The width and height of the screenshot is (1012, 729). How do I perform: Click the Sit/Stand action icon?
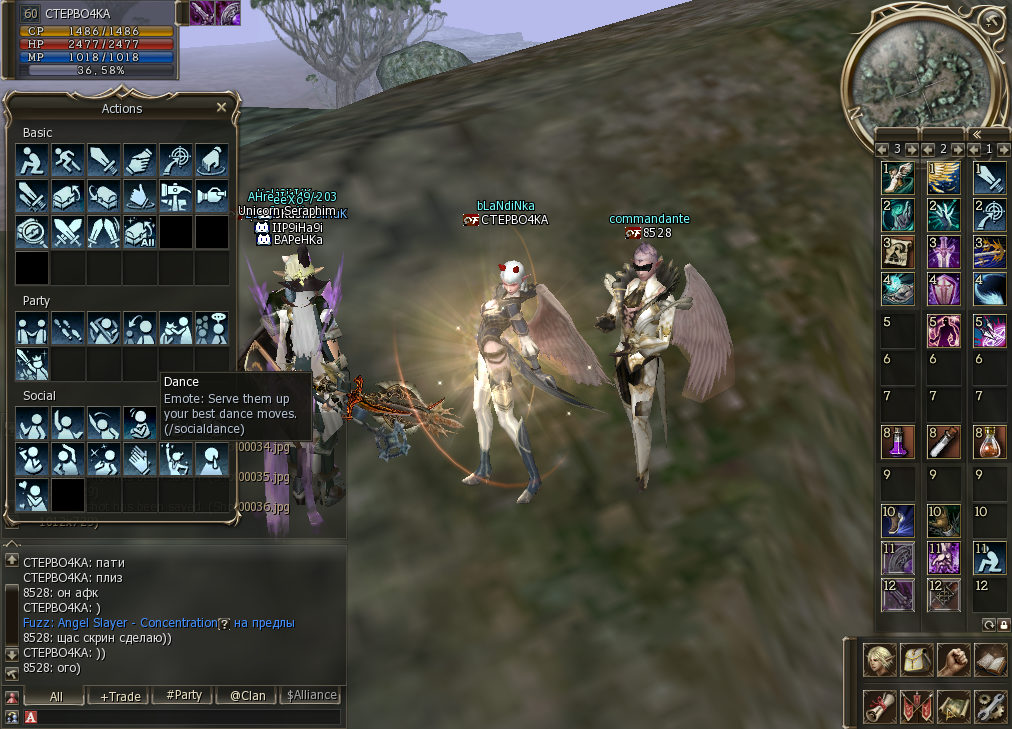(x=31, y=160)
